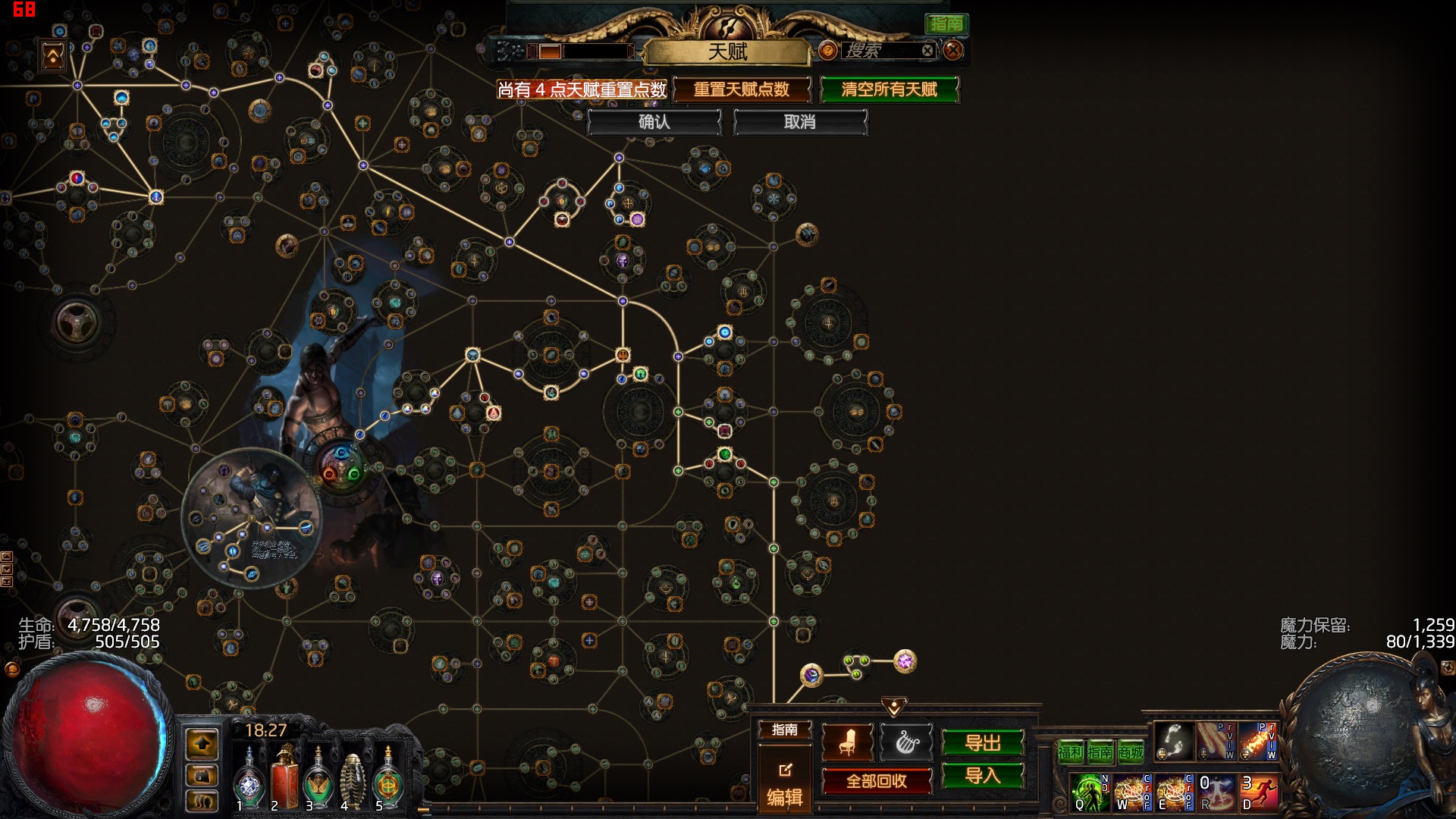Import a build with 导入
The width and height of the screenshot is (1456, 819).
click(x=983, y=776)
